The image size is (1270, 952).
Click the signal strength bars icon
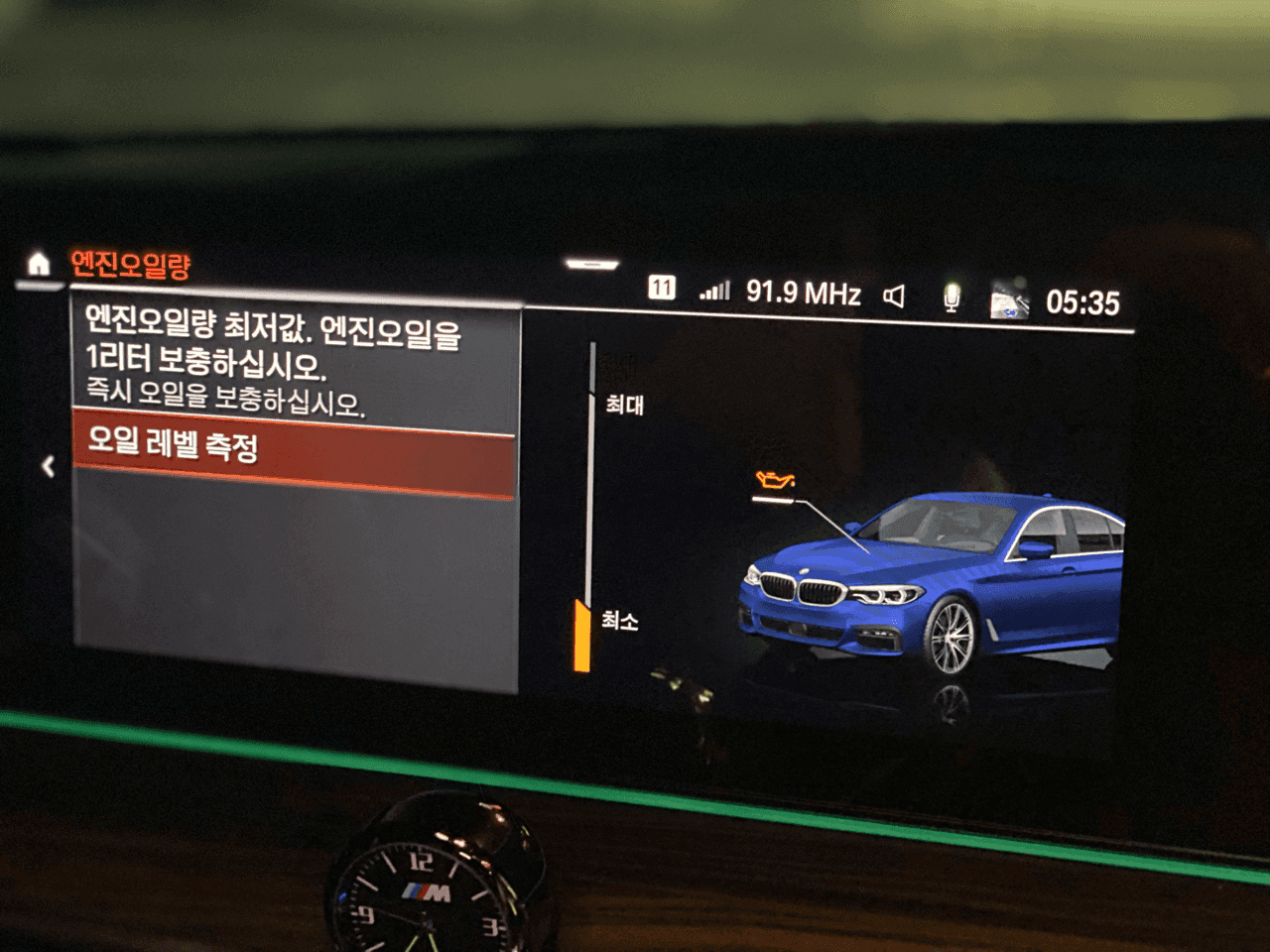tap(716, 291)
